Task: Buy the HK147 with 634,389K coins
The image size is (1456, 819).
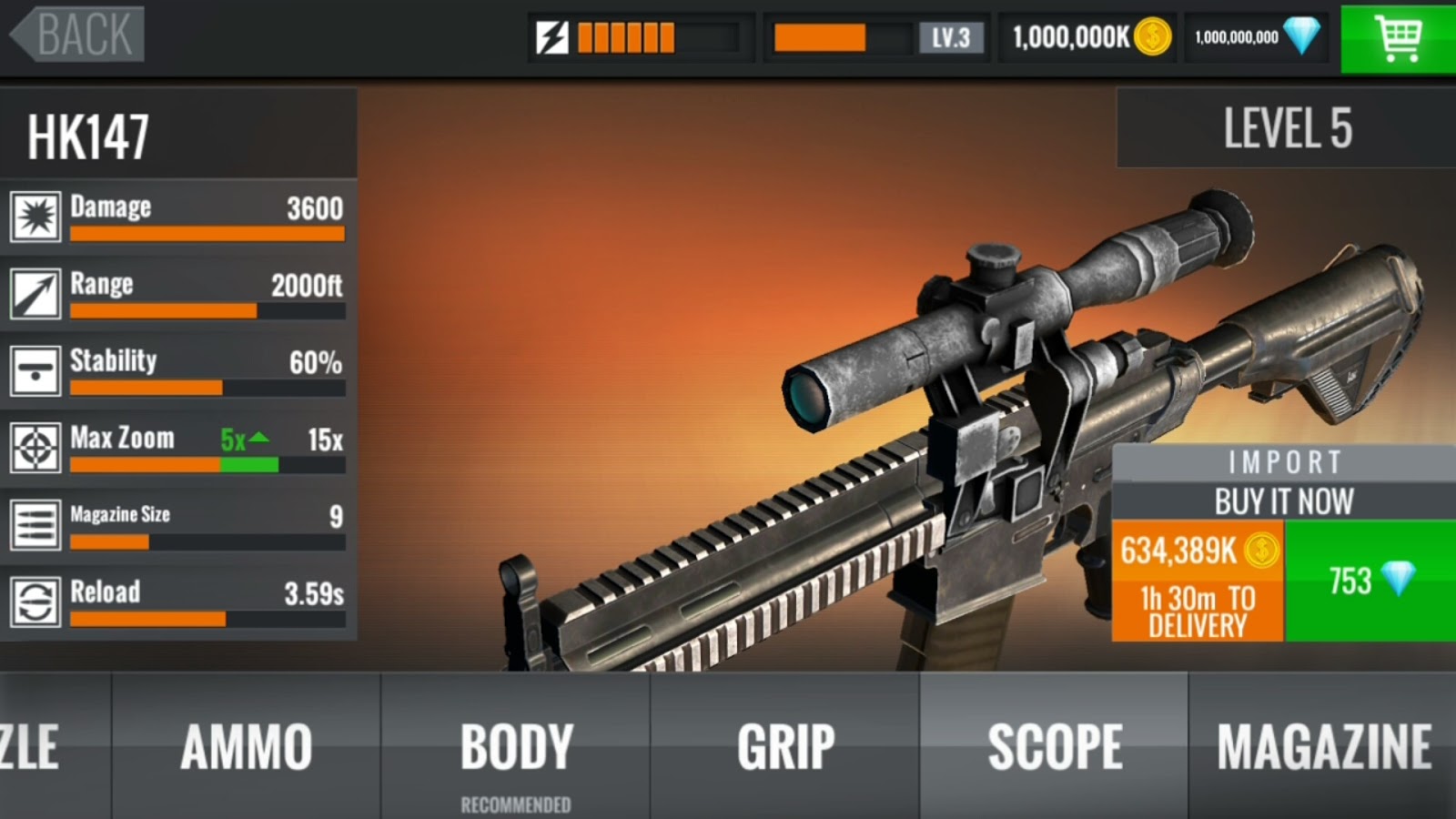Action: 1198,581
